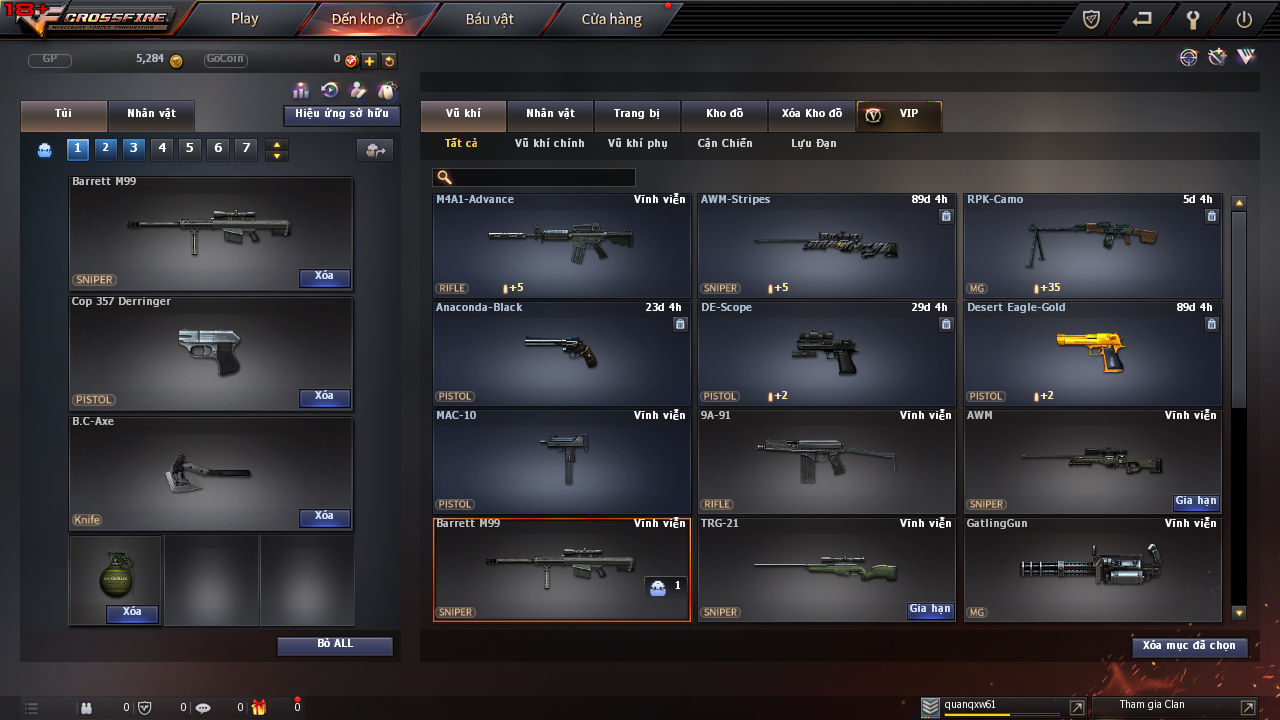This screenshot has height=720, width=1280.
Task: Remove the equipped B.C-Axe knife
Action: pos(324,517)
